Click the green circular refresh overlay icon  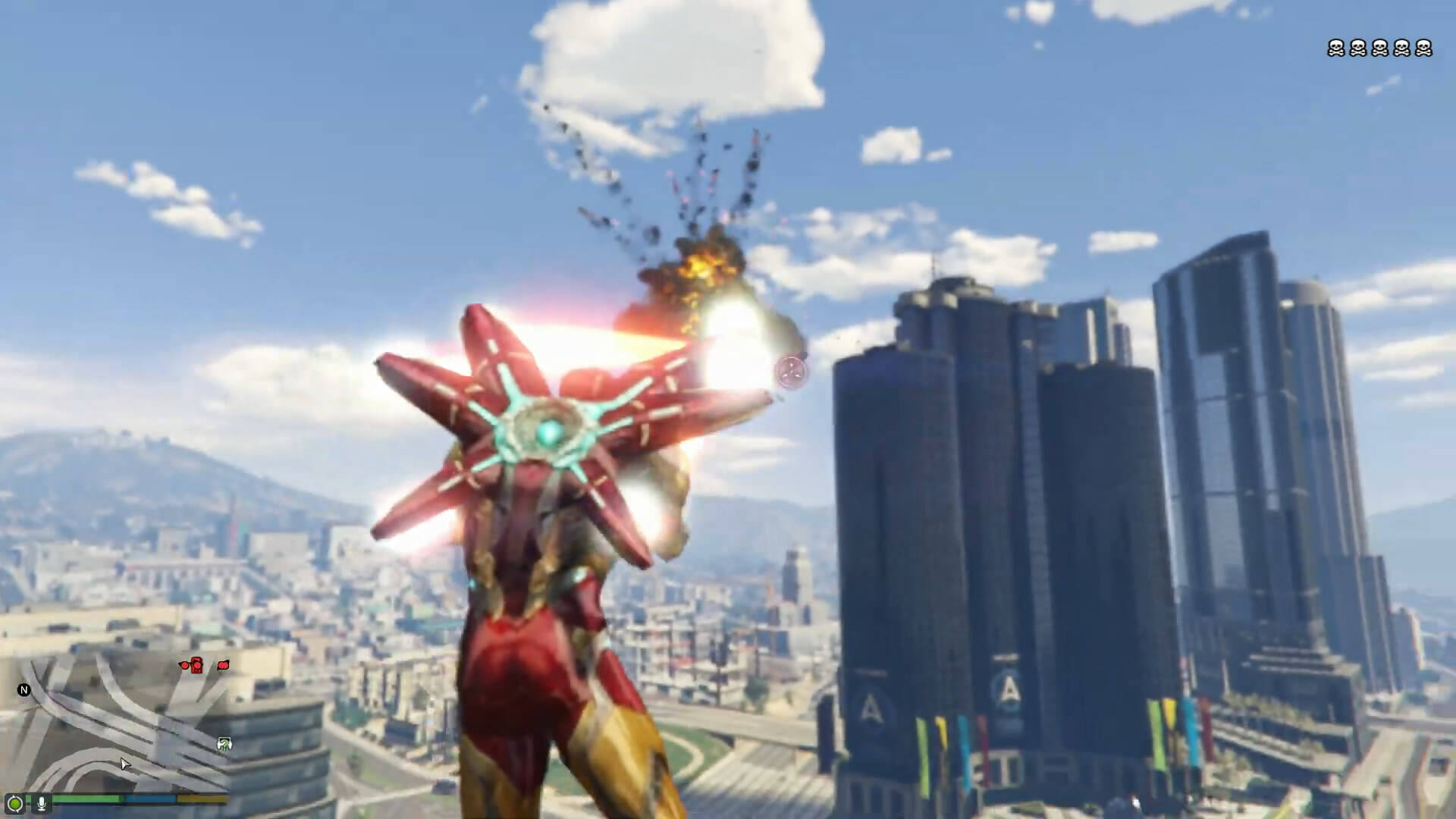pos(14,803)
